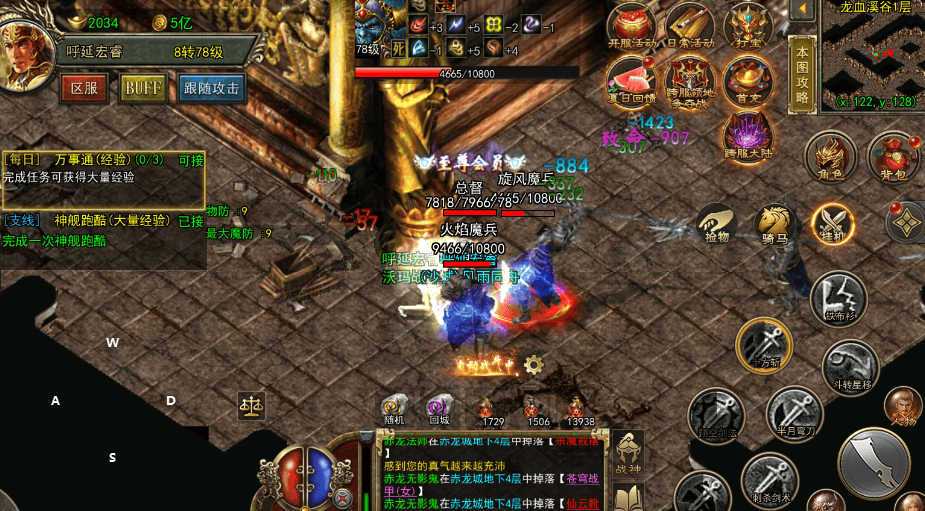Toggle the 跟随攻击 follow attack button
This screenshot has width=925, height=511.
(x=212, y=88)
